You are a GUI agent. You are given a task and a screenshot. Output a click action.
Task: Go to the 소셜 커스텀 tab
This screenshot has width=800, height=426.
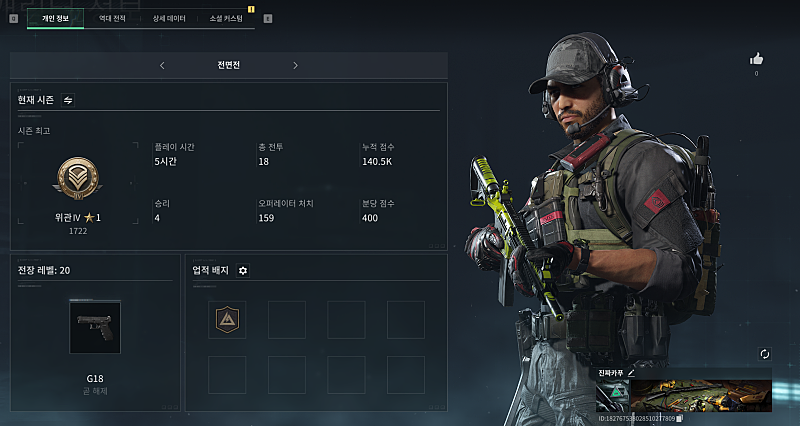pyautogui.click(x=226, y=18)
